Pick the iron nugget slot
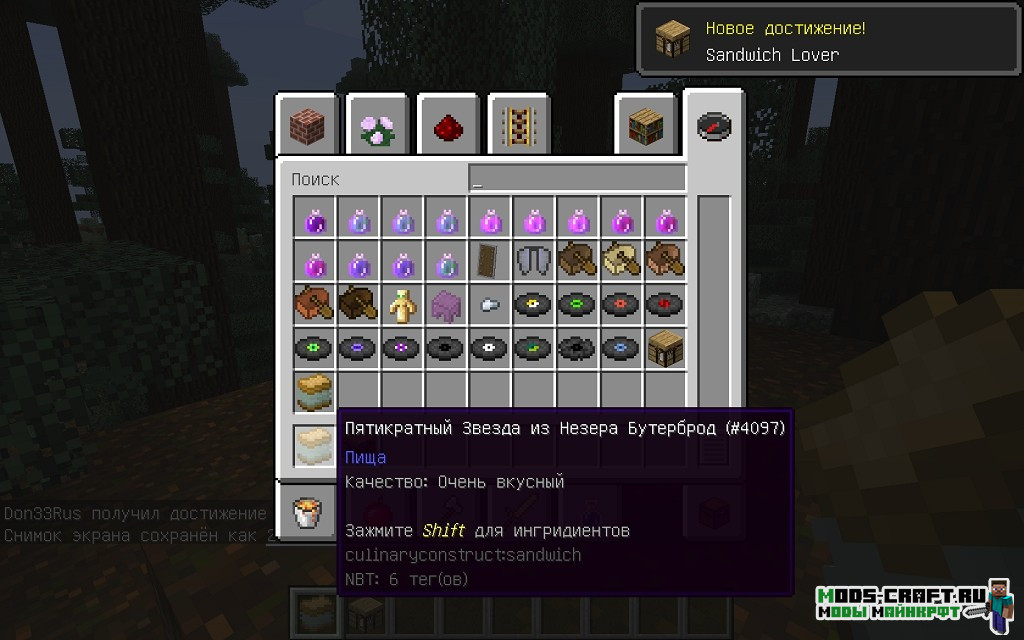This screenshot has height=640, width=1024. [490, 305]
